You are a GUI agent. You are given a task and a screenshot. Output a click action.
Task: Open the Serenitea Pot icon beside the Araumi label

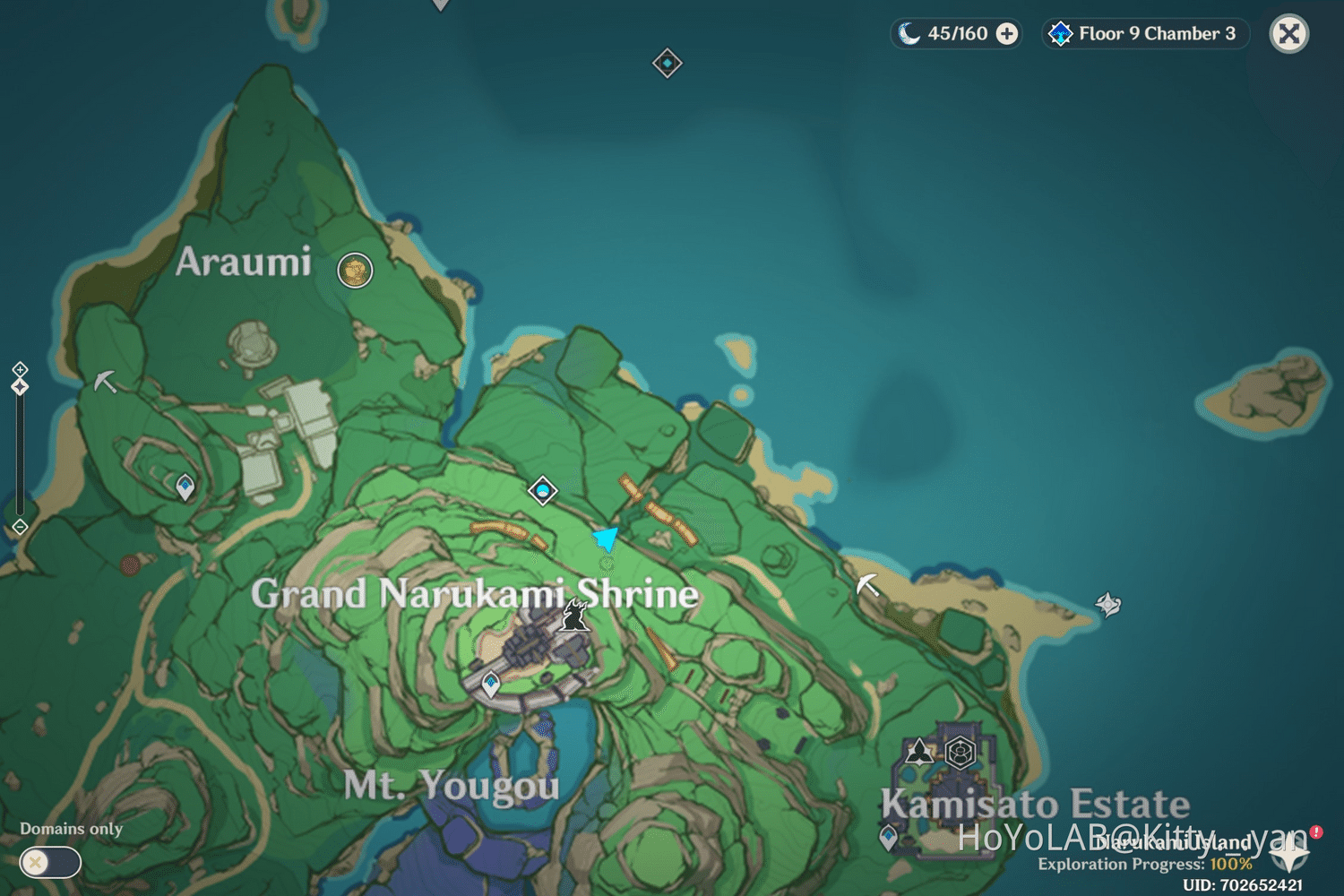click(x=354, y=271)
